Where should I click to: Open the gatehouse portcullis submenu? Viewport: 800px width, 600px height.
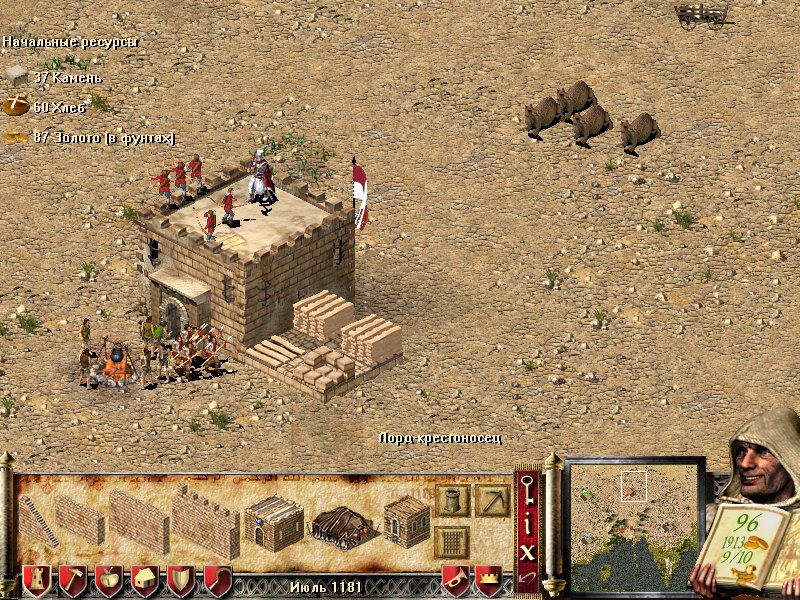[x=452, y=543]
